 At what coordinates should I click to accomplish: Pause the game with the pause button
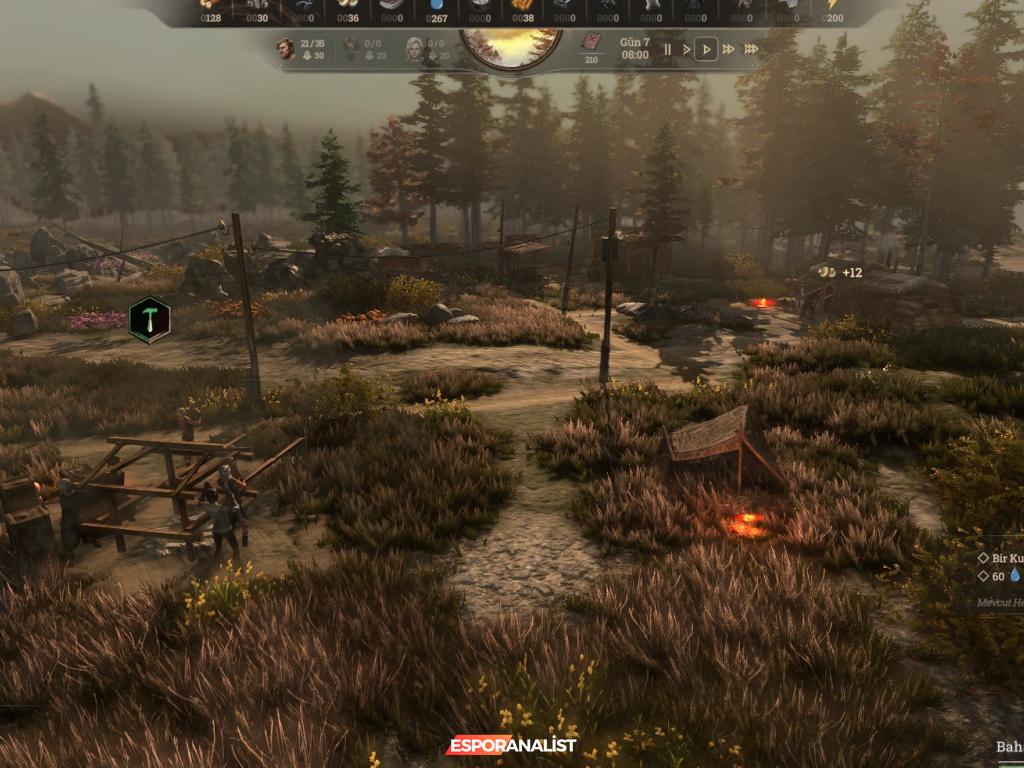667,49
